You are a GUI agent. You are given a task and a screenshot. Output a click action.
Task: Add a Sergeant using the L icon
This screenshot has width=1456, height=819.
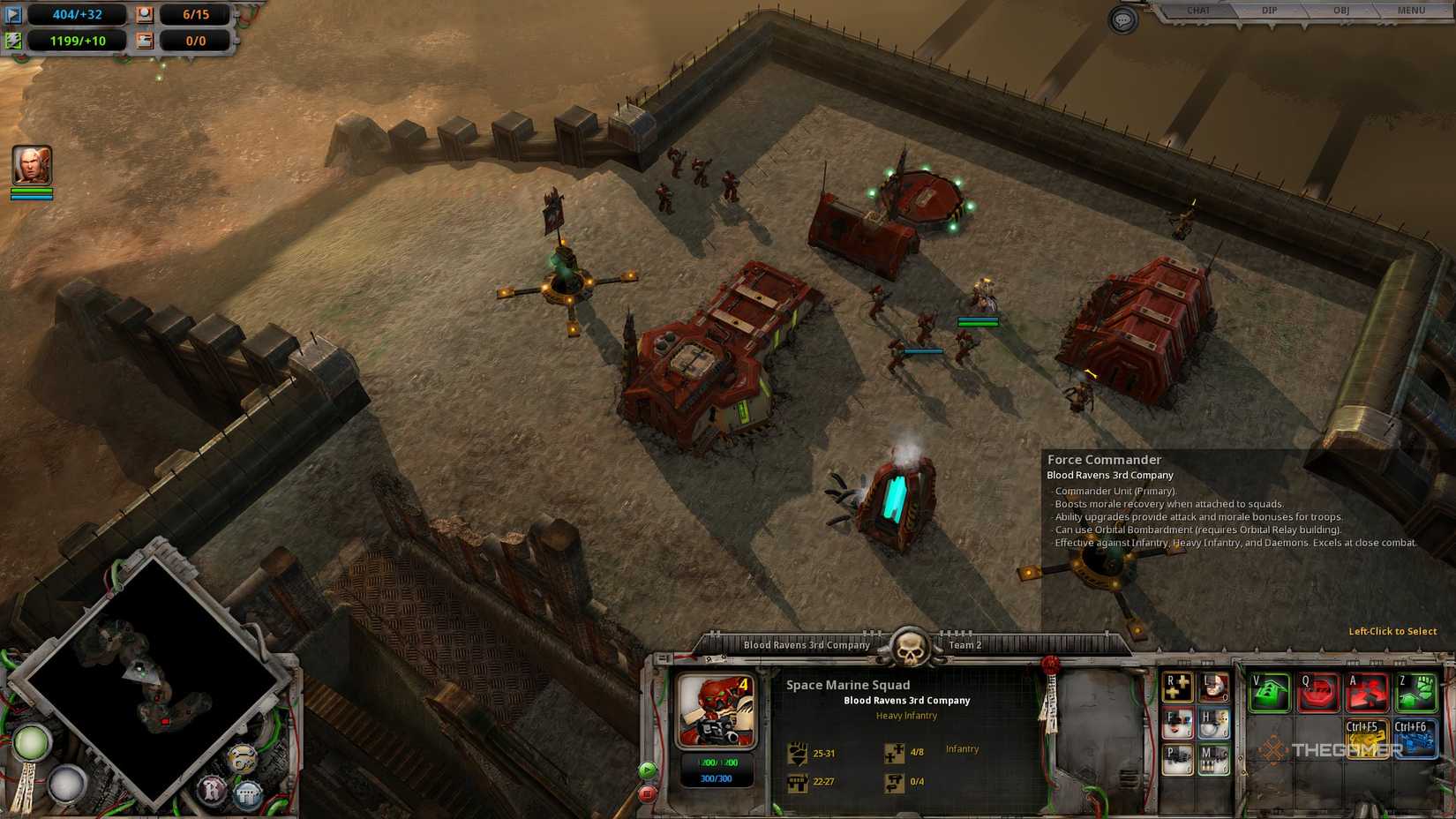coord(1212,688)
